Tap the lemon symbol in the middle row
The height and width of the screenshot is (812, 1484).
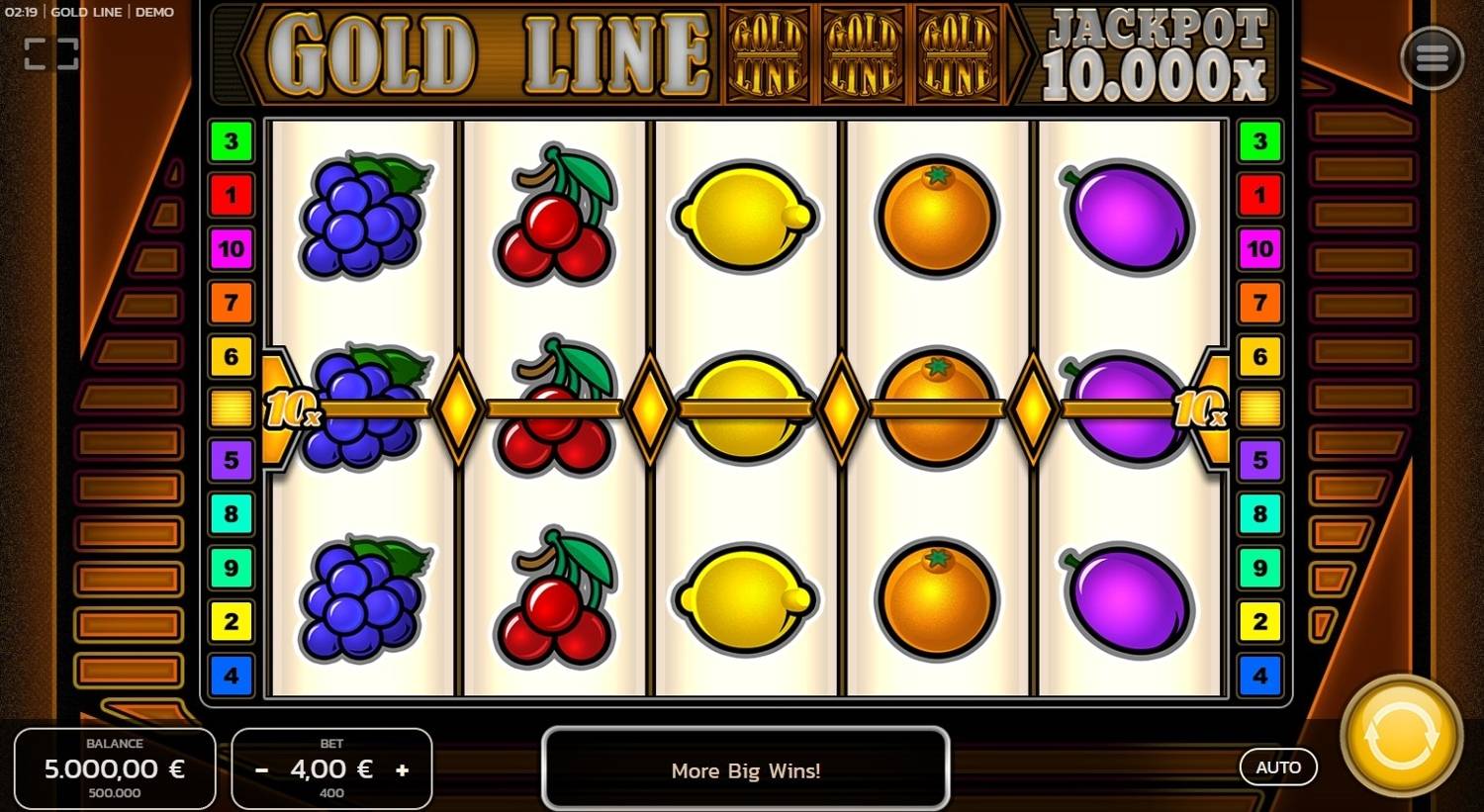point(747,408)
